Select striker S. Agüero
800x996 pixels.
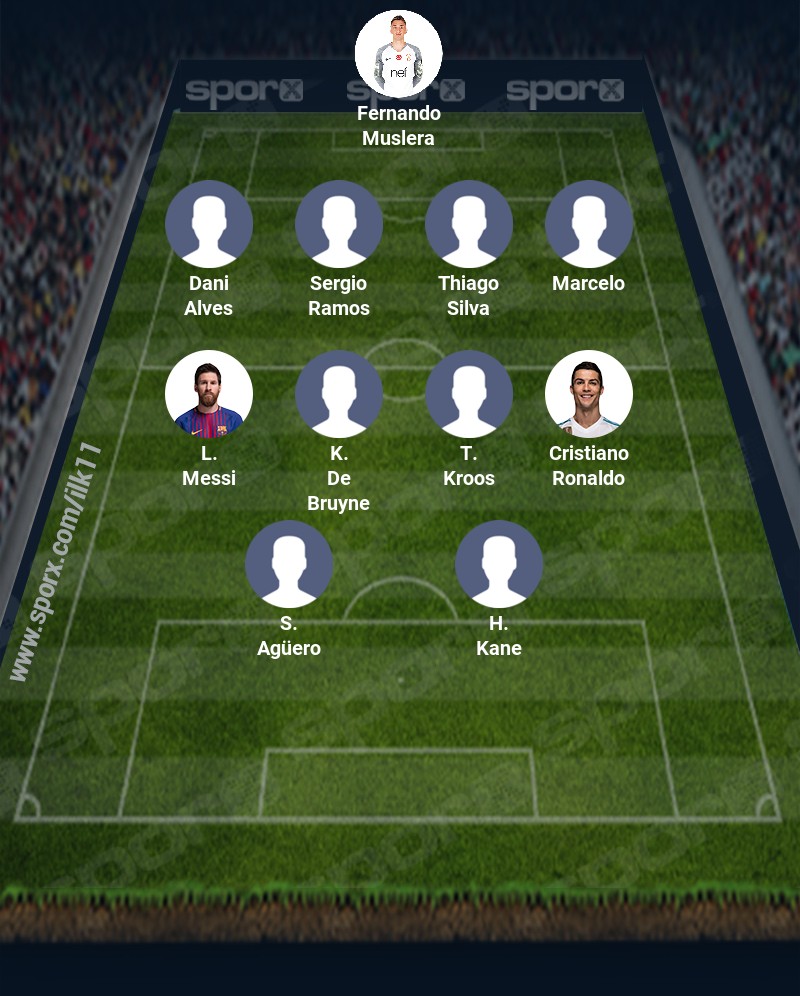[x=289, y=564]
